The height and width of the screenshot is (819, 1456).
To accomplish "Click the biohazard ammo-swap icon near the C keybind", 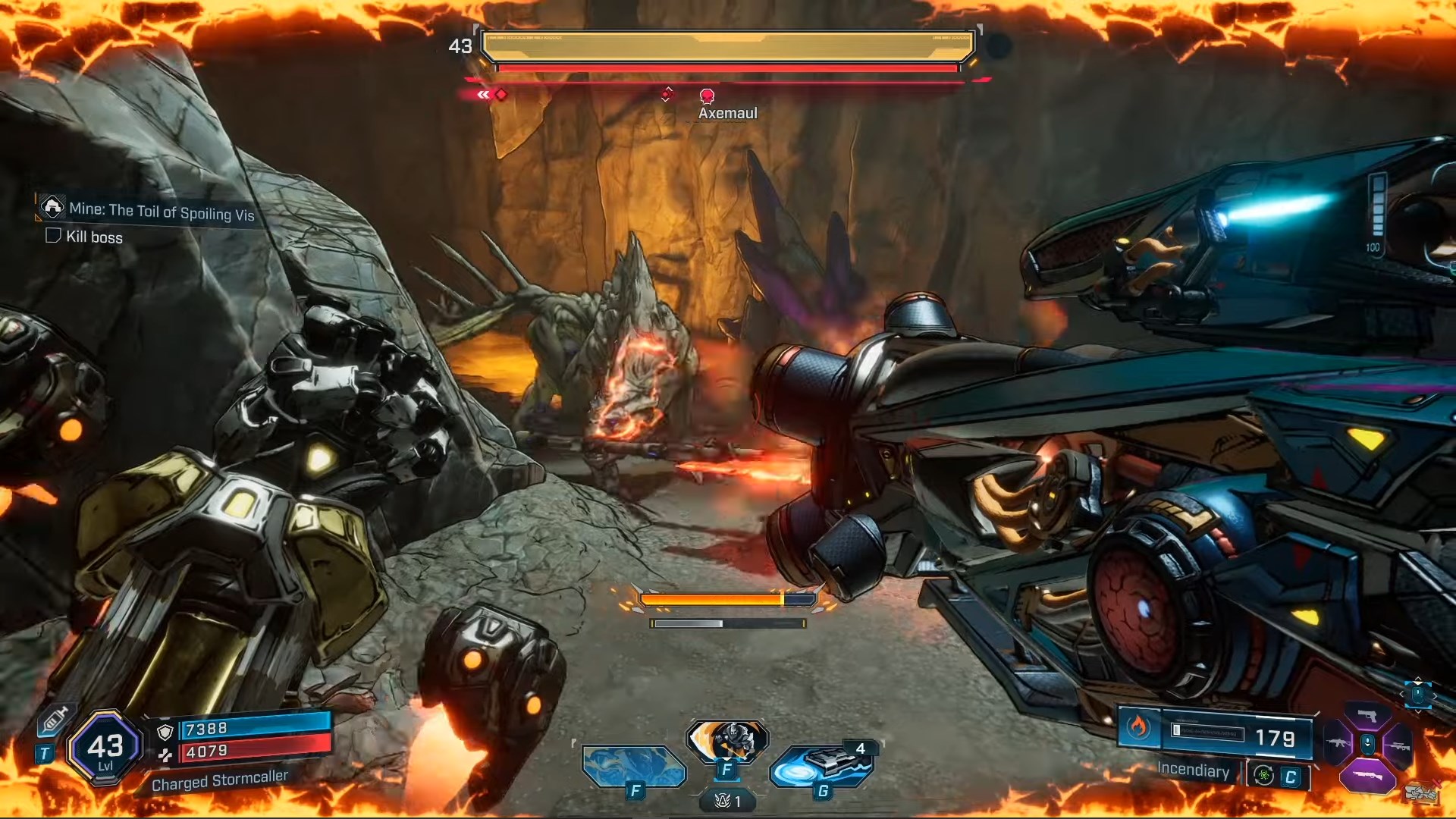I will point(1263,776).
